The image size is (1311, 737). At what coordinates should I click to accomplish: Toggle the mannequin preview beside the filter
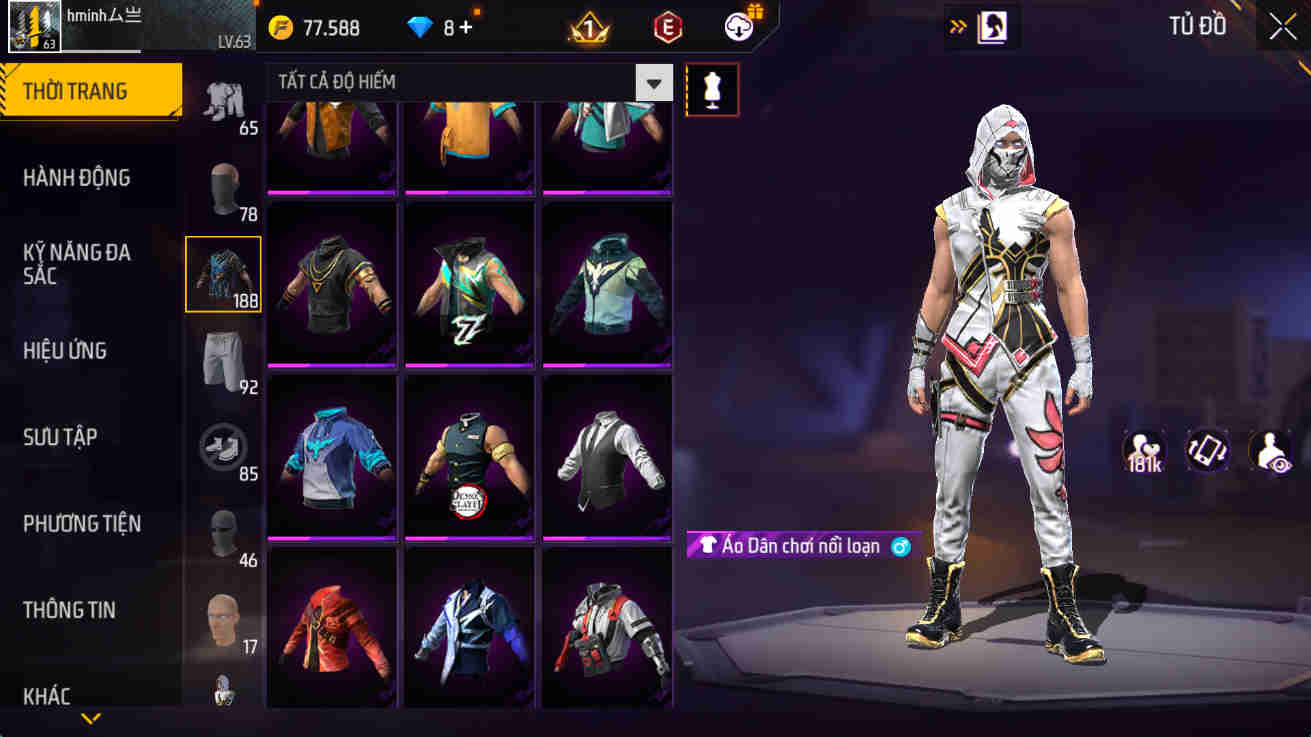pyautogui.click(x=712, y=89)
